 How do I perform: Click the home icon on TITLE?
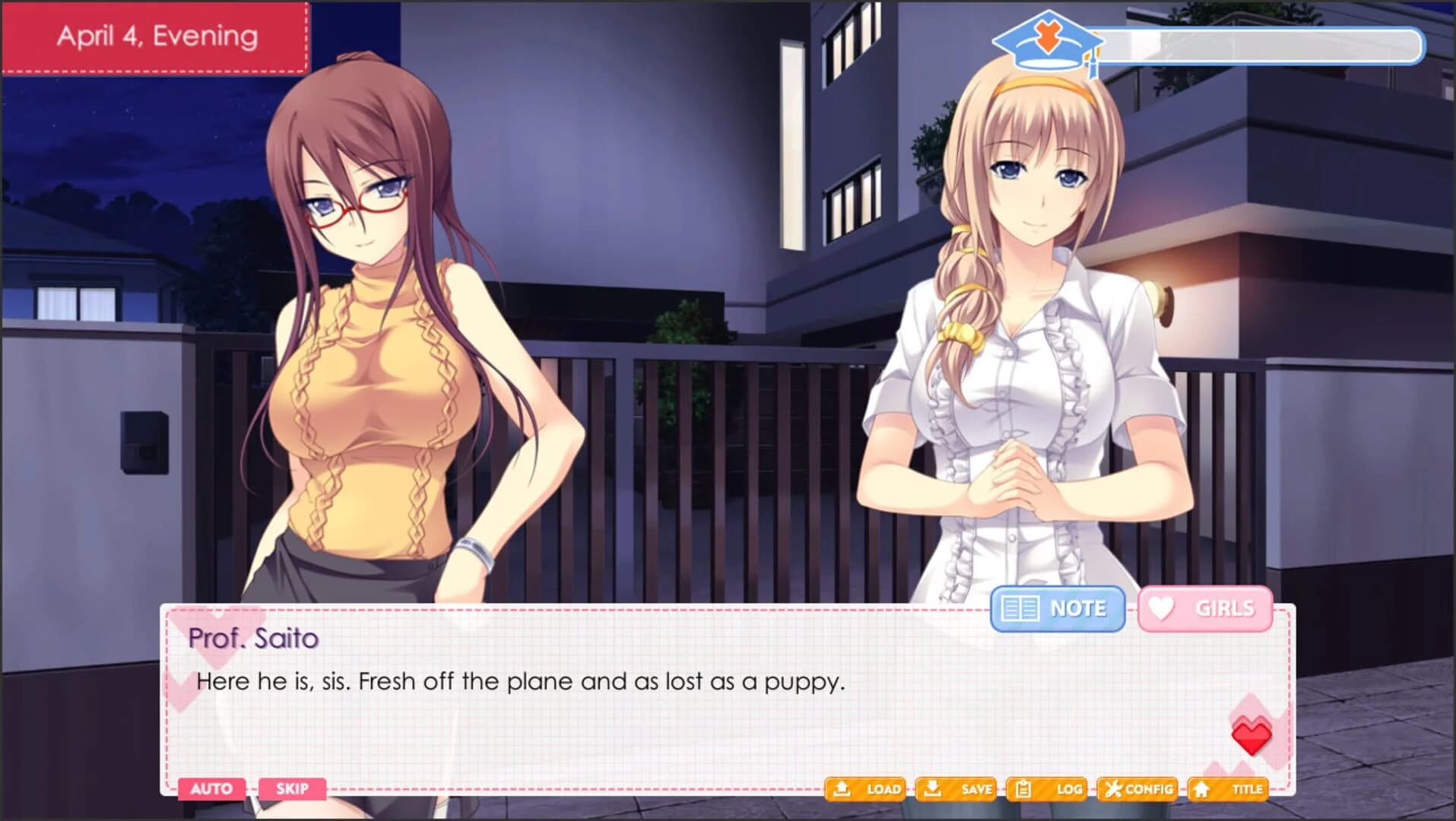(1201, 789)
